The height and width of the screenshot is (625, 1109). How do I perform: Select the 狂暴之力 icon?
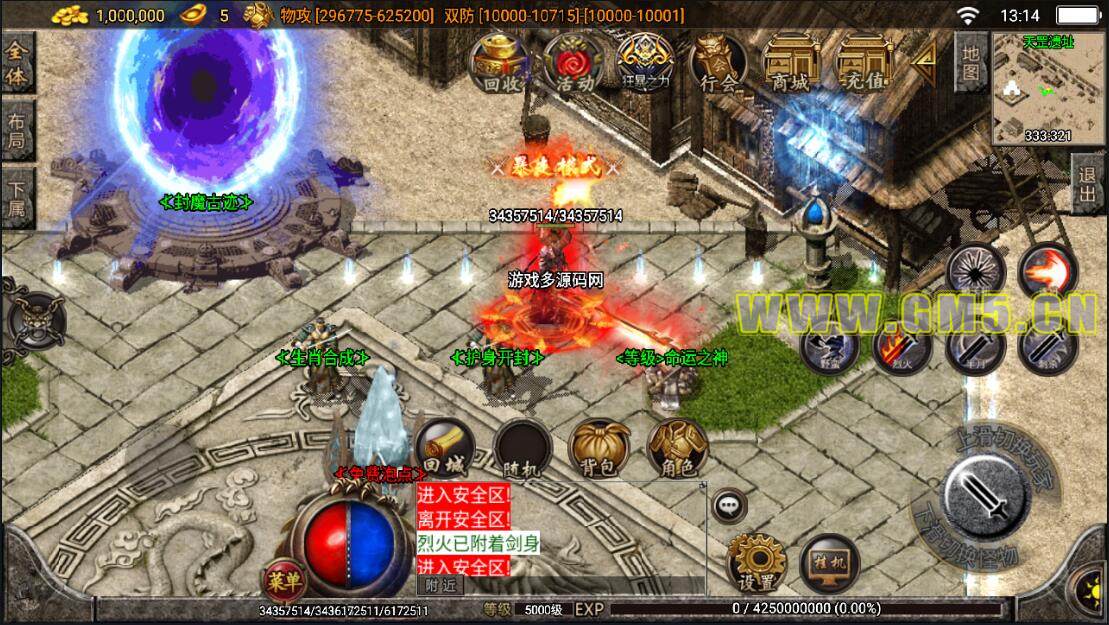[647, 62]
